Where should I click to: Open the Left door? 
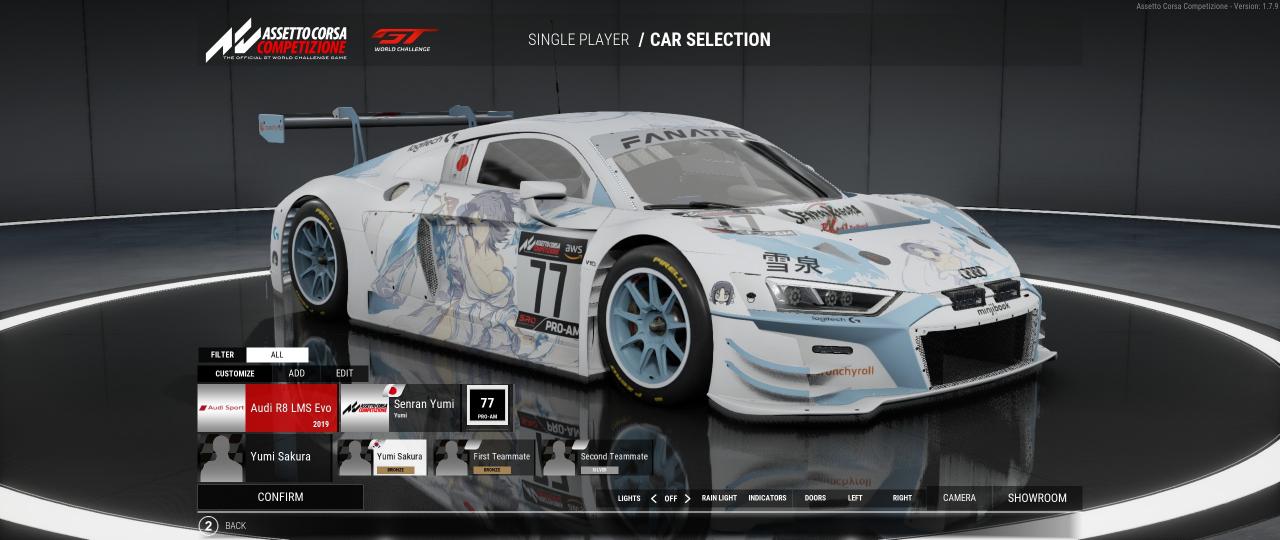tap(855, 498)
